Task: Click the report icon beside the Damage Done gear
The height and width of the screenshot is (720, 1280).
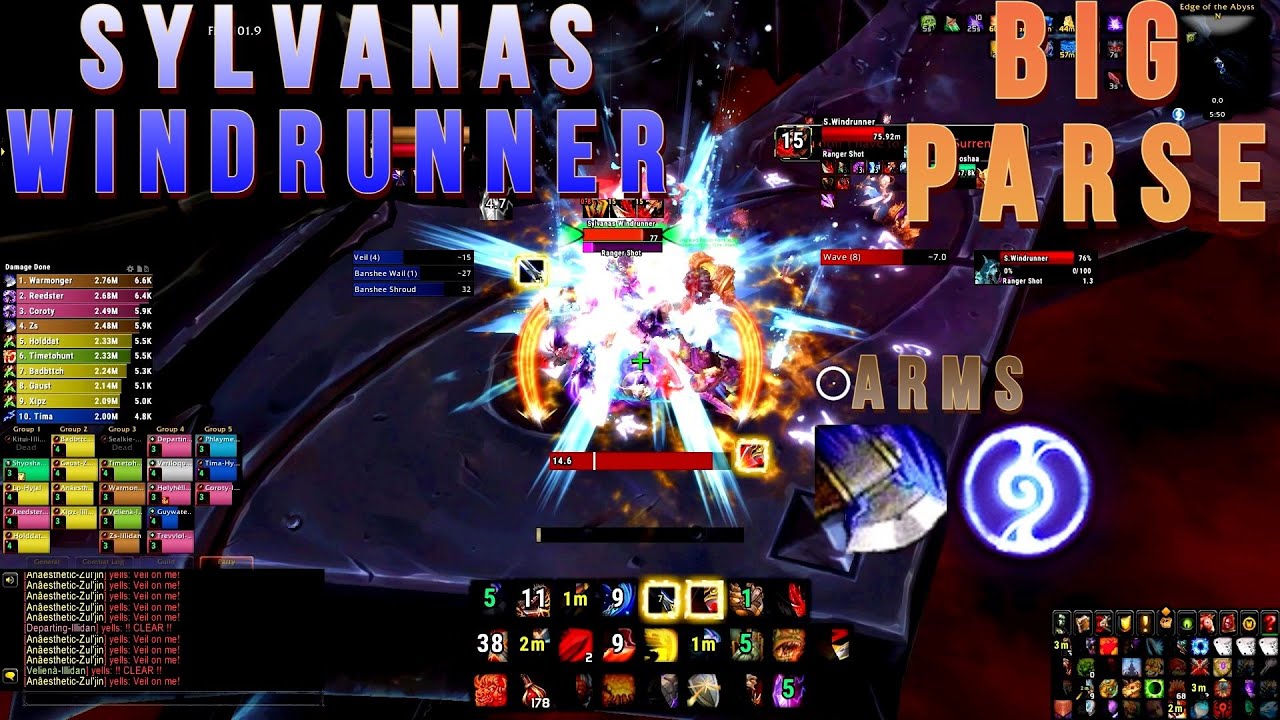Action: click(139, 268)
